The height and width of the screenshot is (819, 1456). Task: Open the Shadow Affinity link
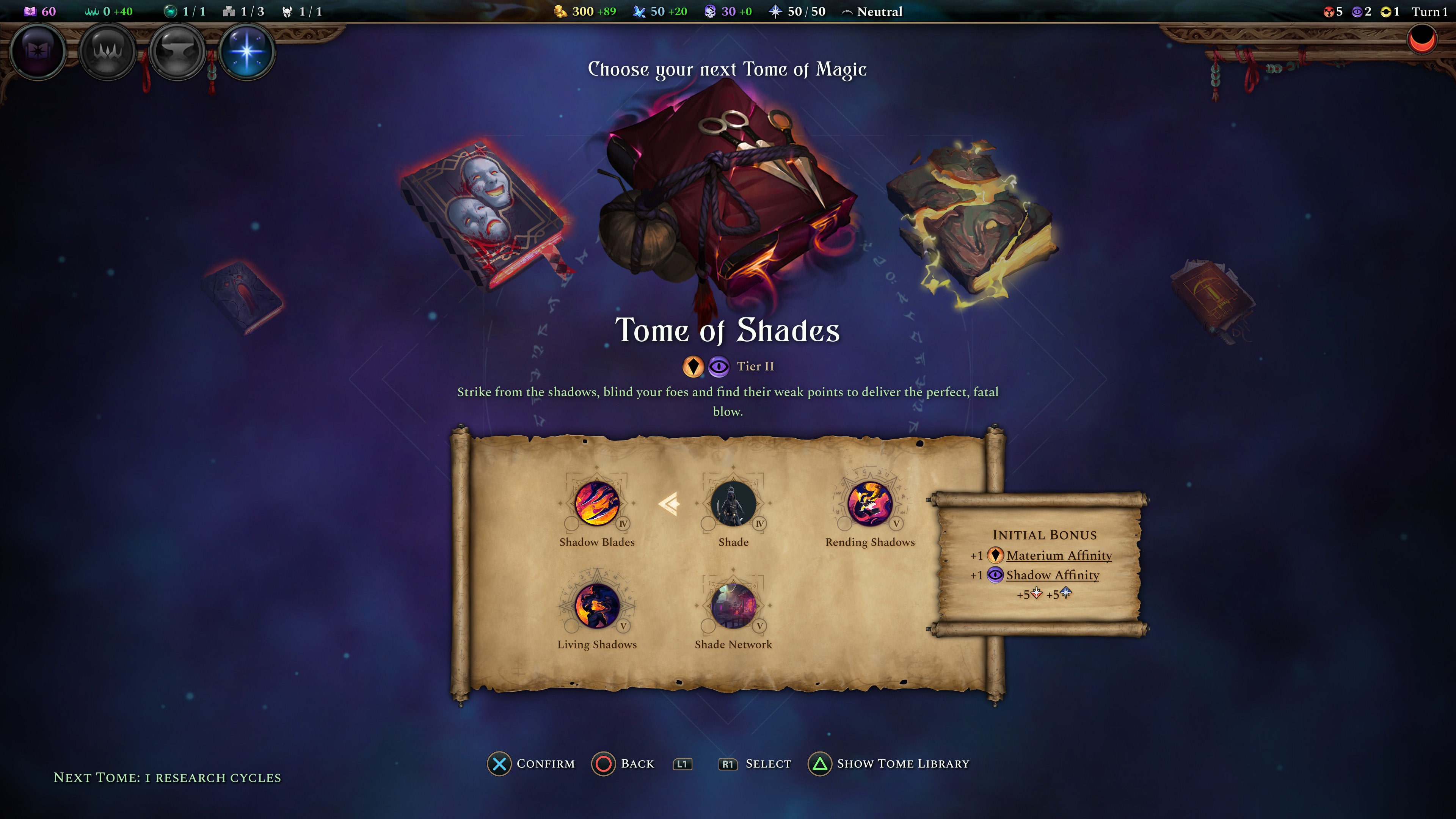[x=1053, y=576]
